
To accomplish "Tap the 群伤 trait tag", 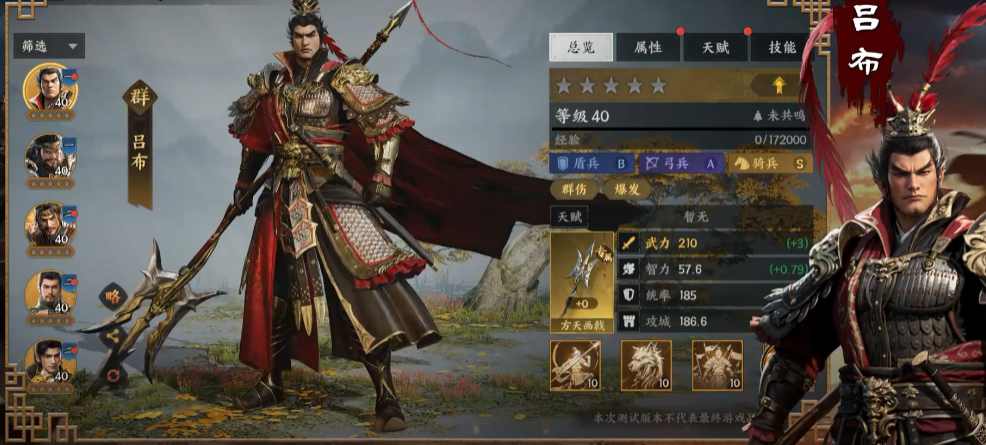I will click(x=574, y=189).
